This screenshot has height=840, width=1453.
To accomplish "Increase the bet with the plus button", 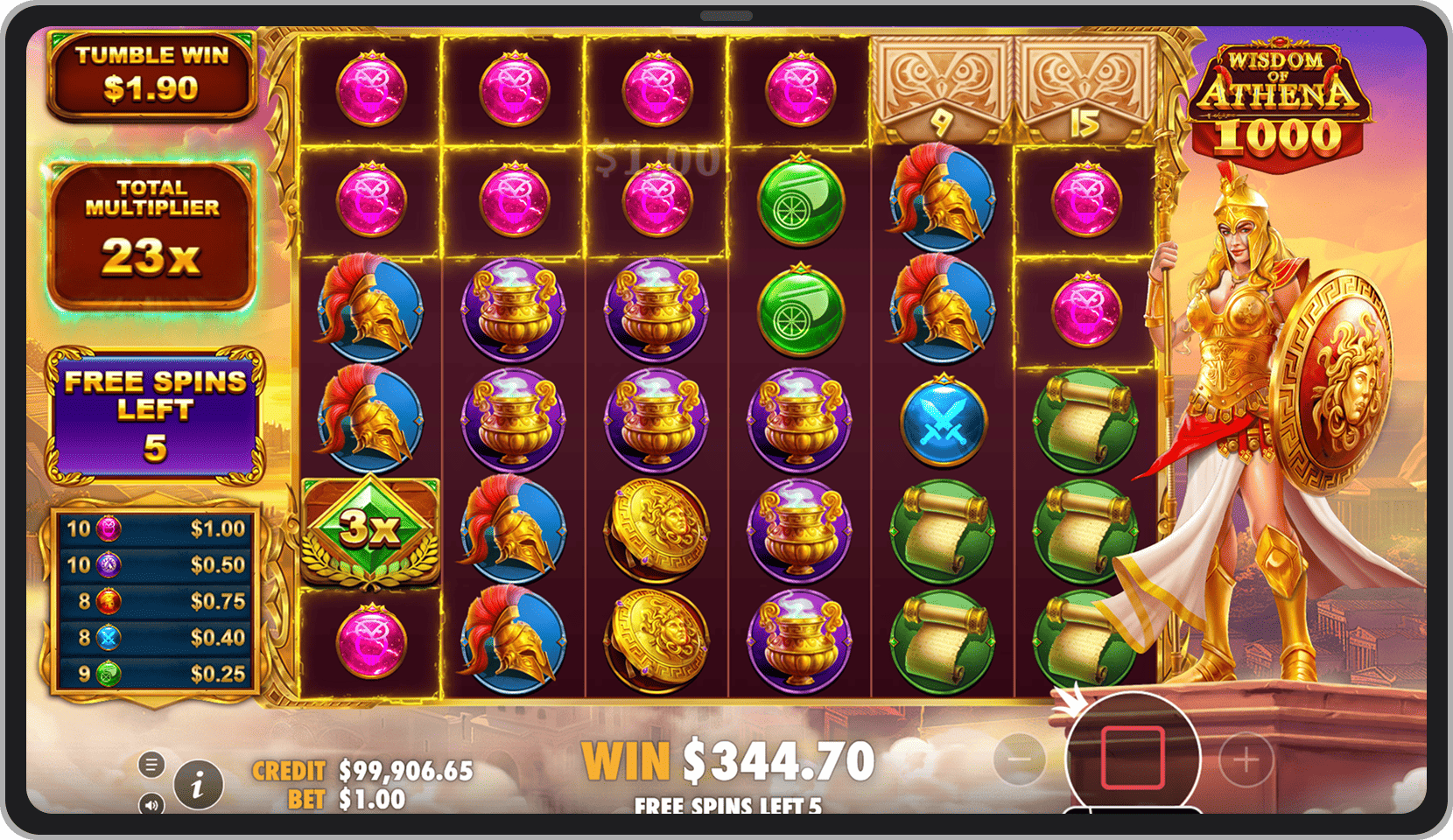I will tap(1244, 759).
